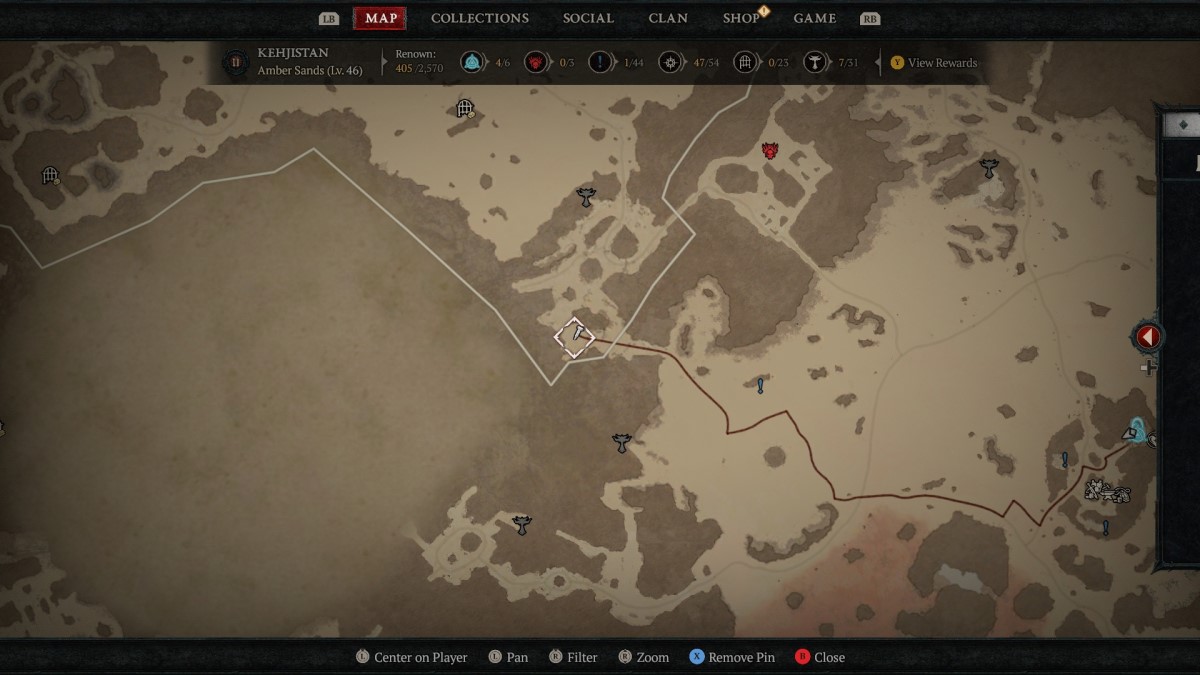Open the Shop tab
The height and width of the screenshot is (675, 1200).
point(741,18)
